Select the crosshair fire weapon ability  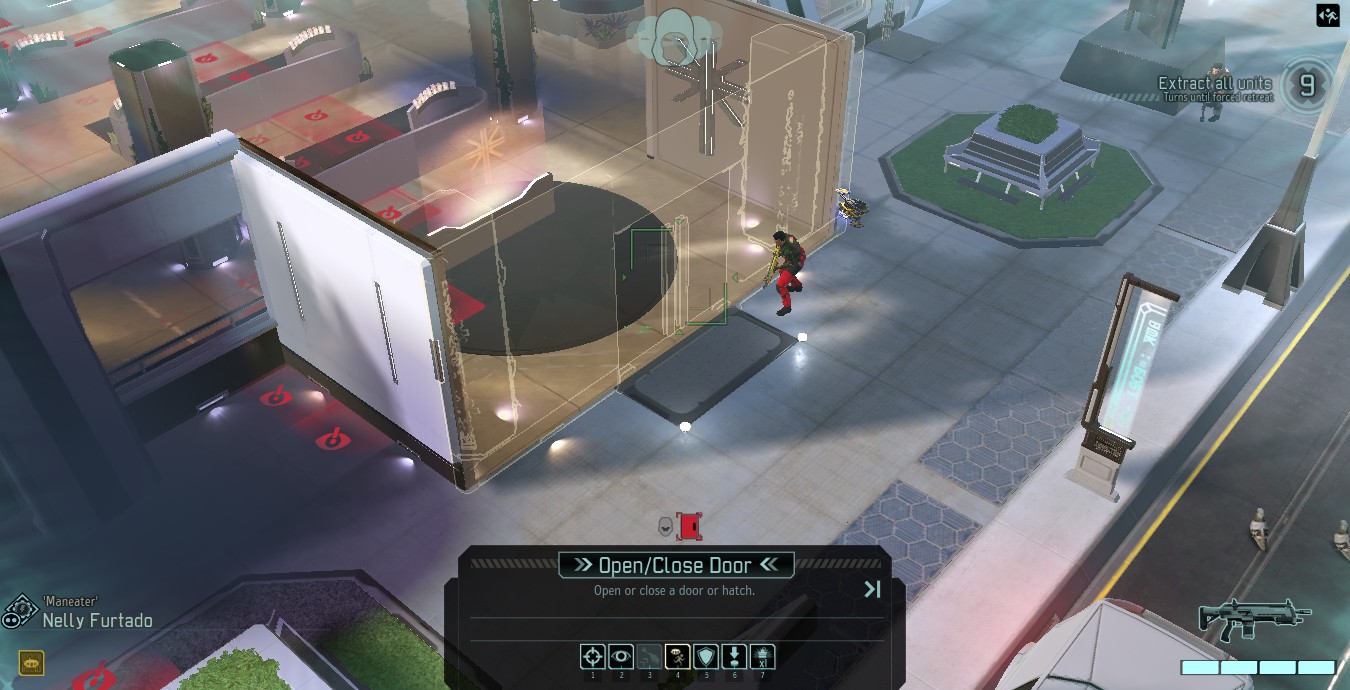tap(593, 656)
